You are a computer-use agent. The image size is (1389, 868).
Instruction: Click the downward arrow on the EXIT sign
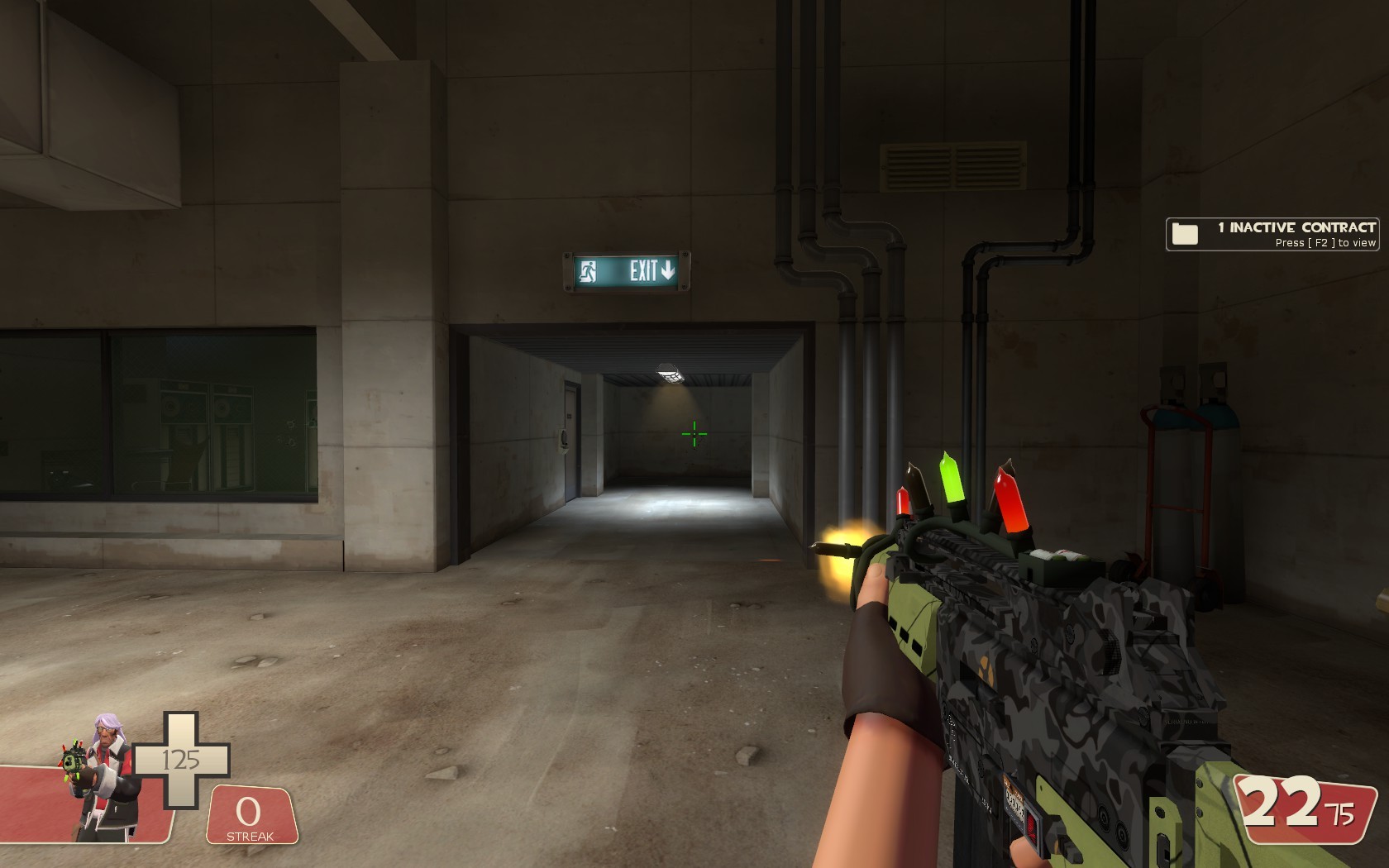[667, 270]
